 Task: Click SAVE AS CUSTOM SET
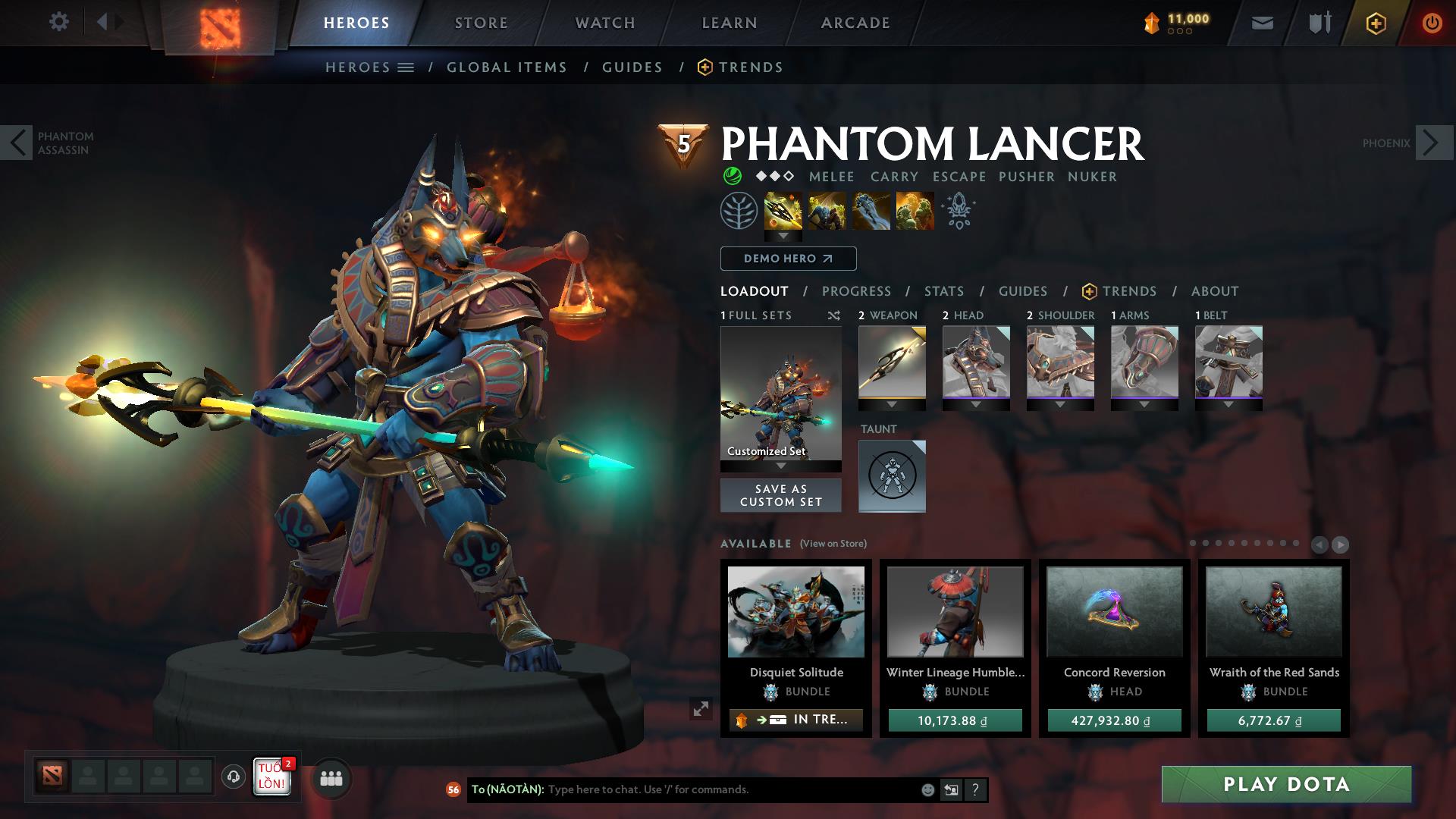pos(780,494)
